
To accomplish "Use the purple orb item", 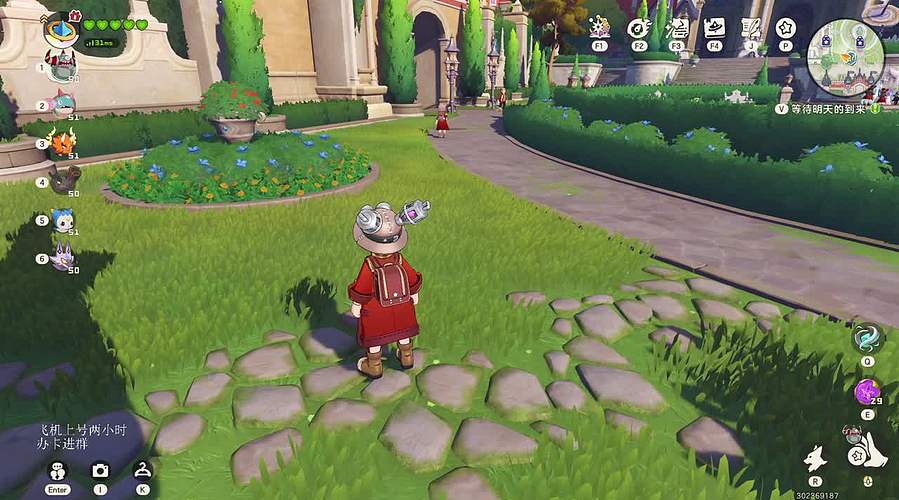I will pyautogui.click(x=867, y=390).
